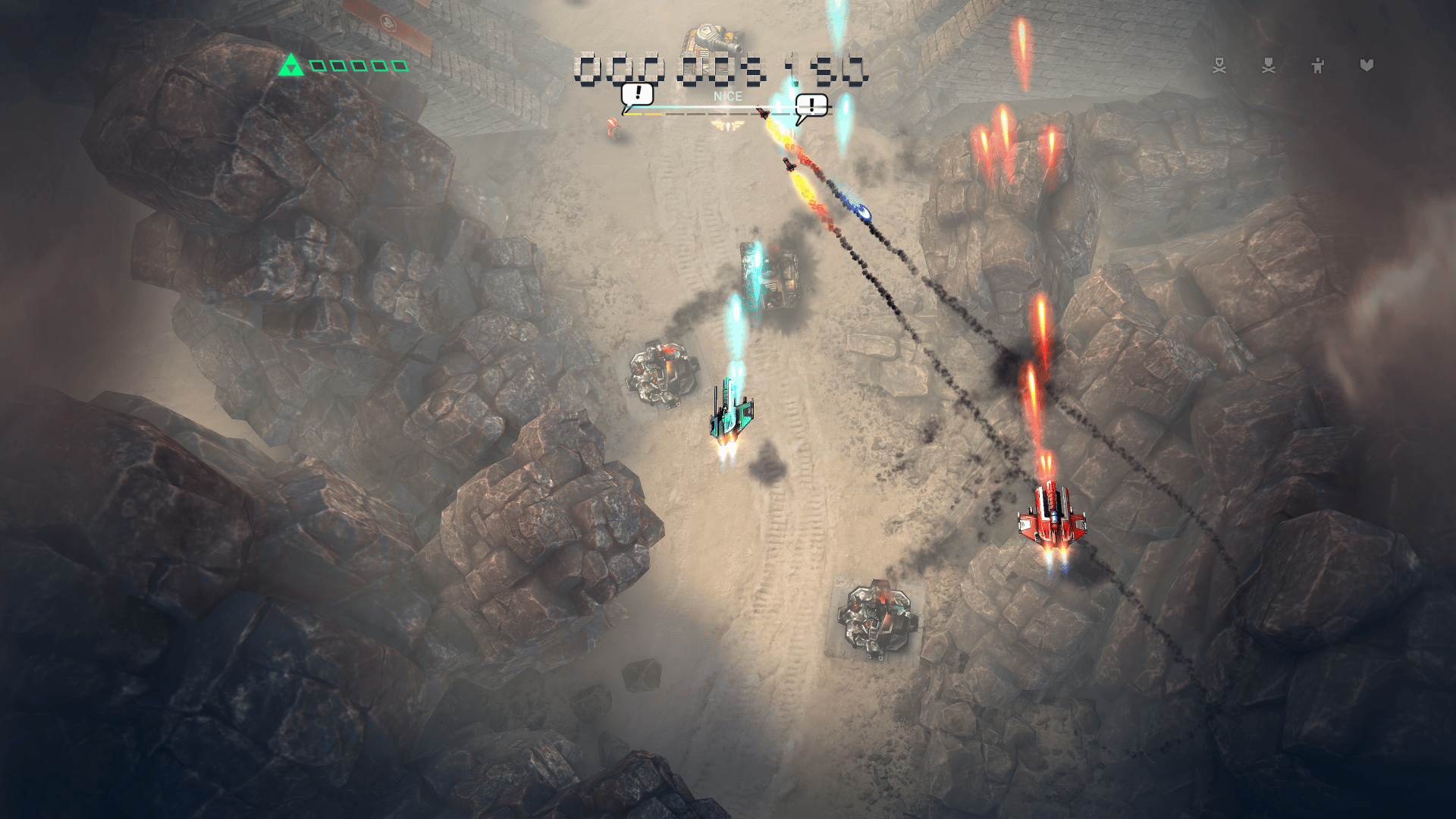
Task: Click the exclamation bubble at the combo bar's start
Action: click(637, 96)
